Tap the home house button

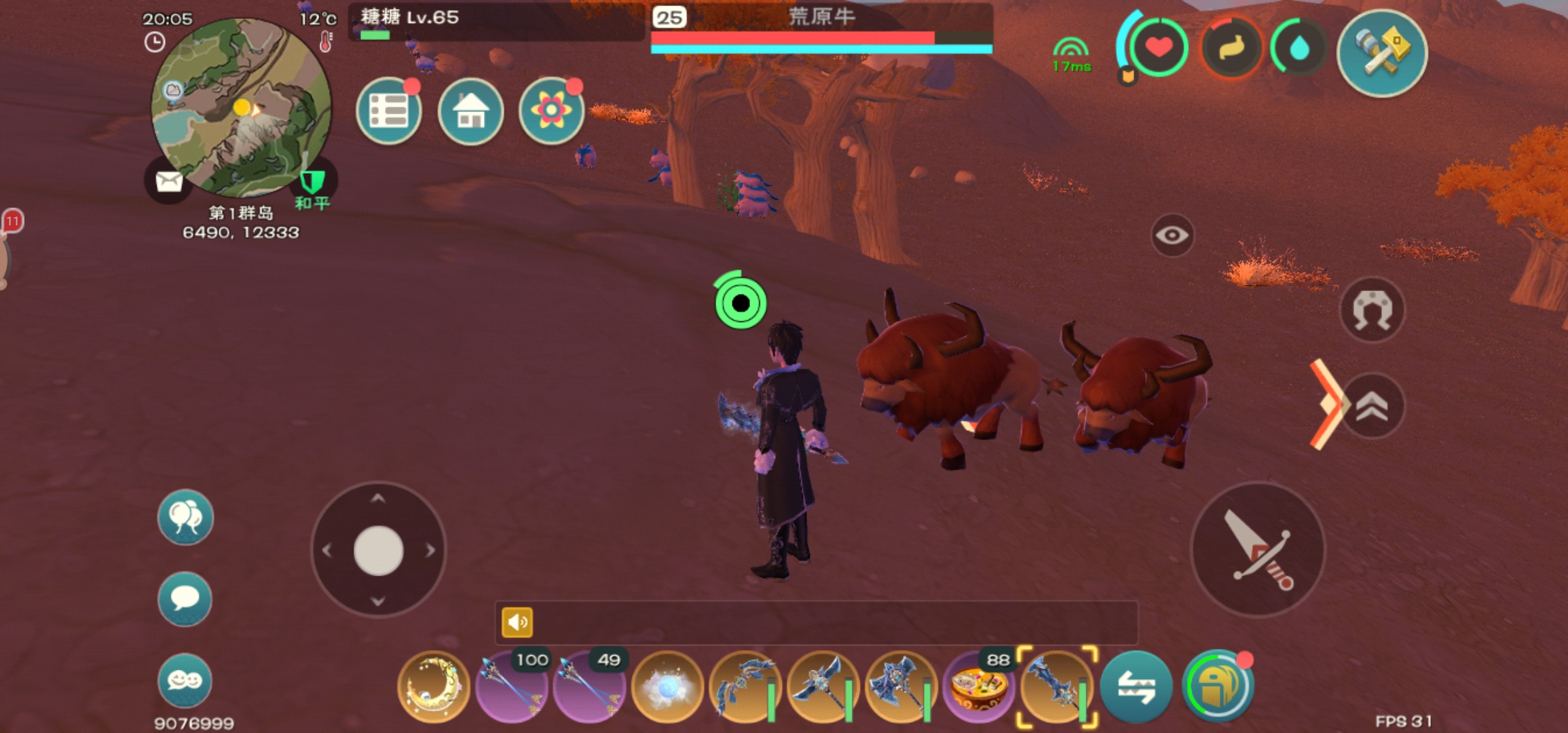470,111
